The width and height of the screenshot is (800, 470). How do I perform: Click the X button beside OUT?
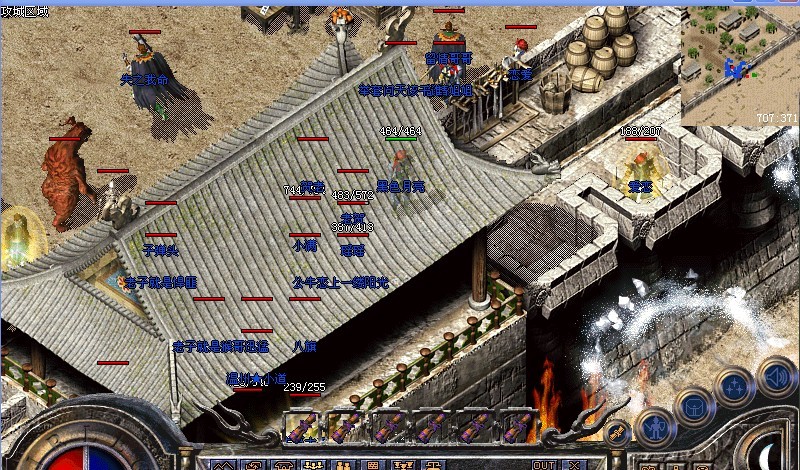pos(574,464)
